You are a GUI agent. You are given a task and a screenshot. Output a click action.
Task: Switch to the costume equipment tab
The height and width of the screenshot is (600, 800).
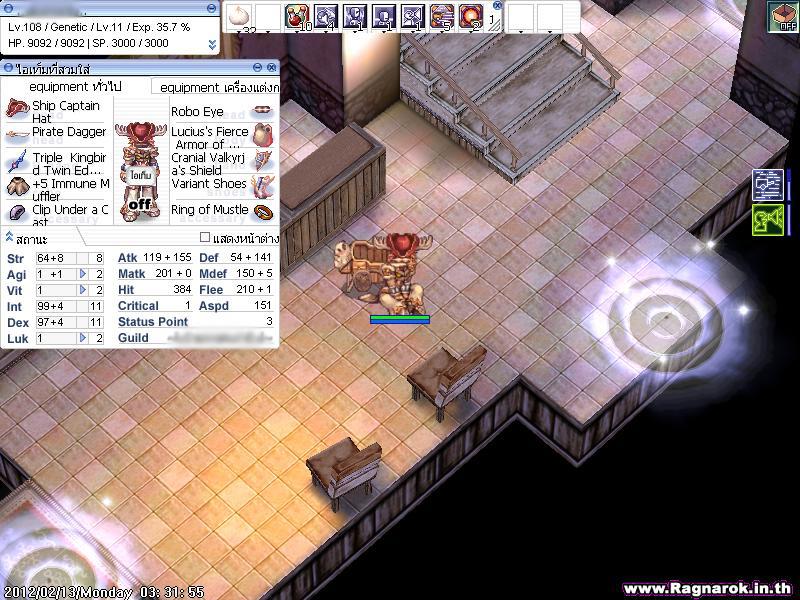(x=219, y=87)
